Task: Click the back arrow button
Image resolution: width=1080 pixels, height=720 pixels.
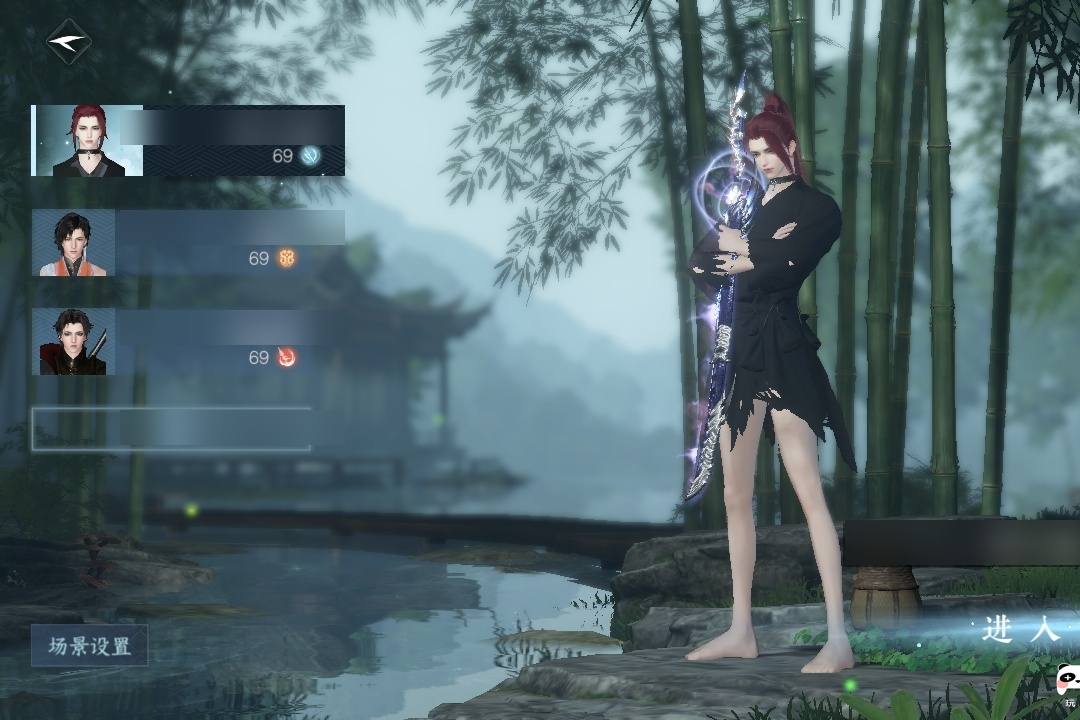Action: (68, 42)
